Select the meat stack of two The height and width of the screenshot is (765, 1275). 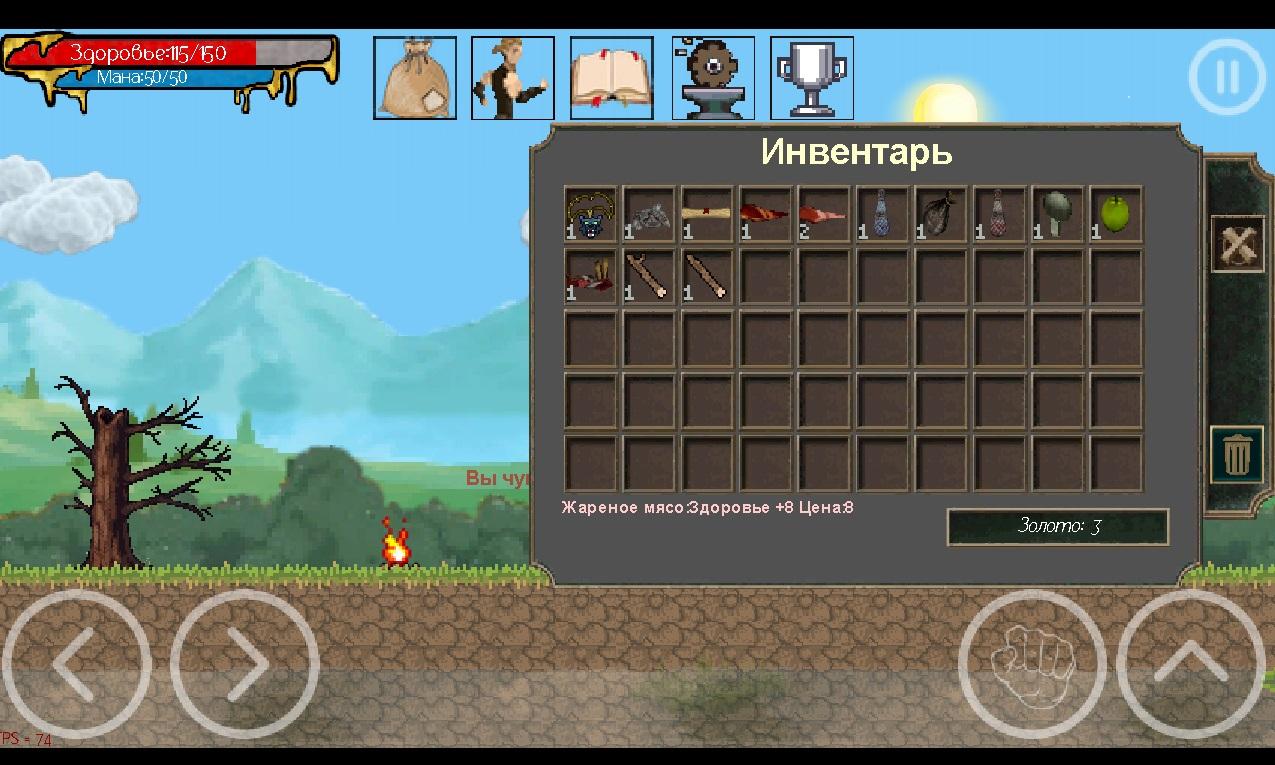click(824, 214)
